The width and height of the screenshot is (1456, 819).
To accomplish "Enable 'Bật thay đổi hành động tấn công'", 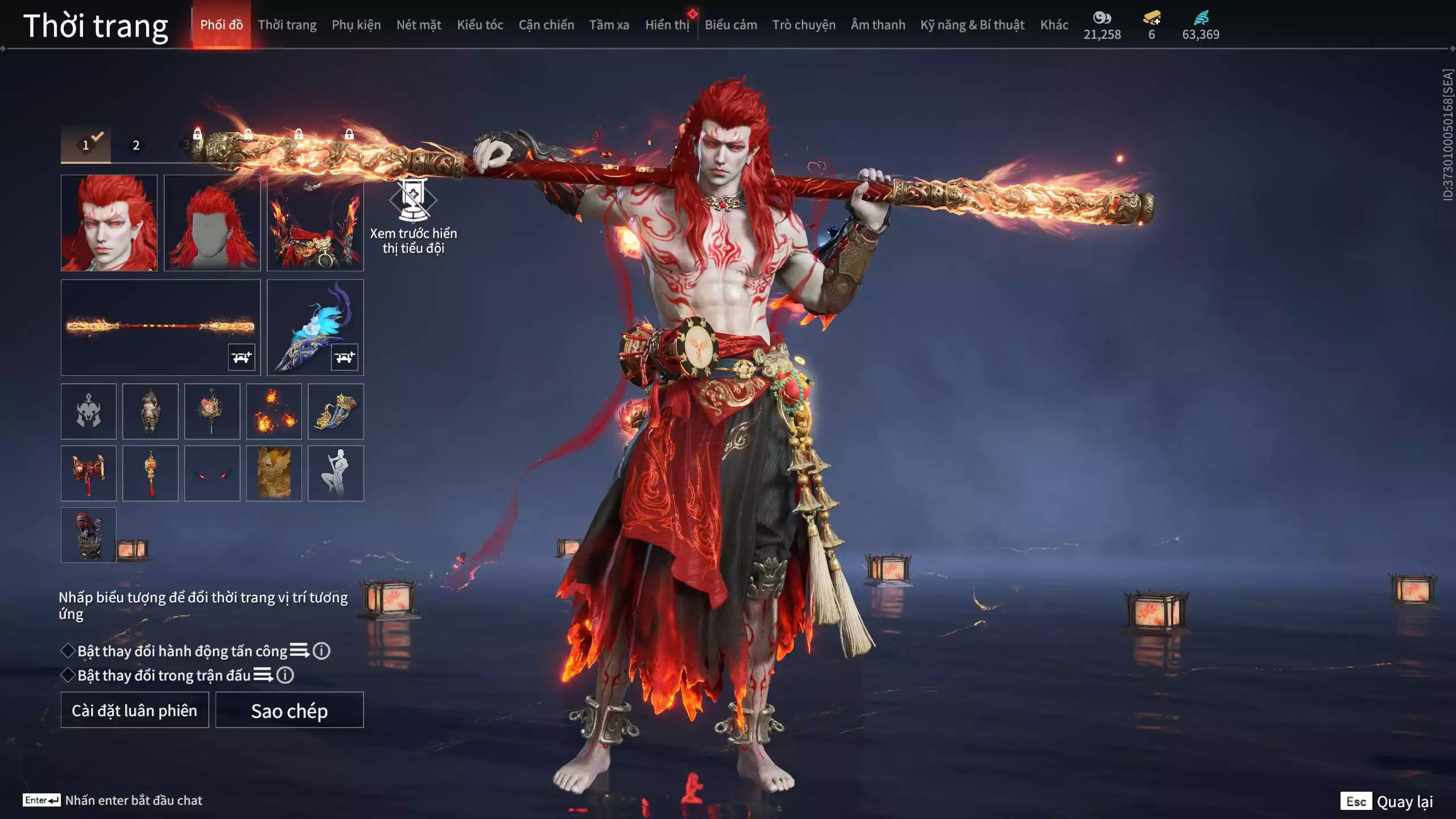I will tap(67, 652).
